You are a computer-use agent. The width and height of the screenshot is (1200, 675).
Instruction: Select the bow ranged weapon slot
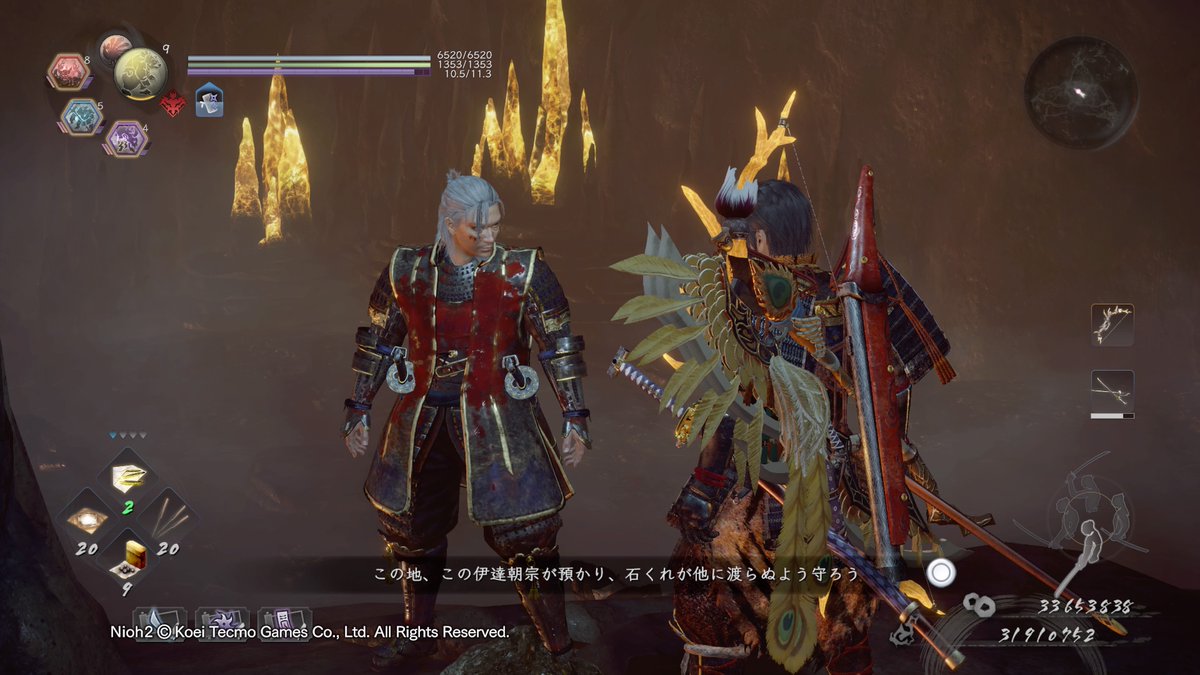(x=1112, y=325)
